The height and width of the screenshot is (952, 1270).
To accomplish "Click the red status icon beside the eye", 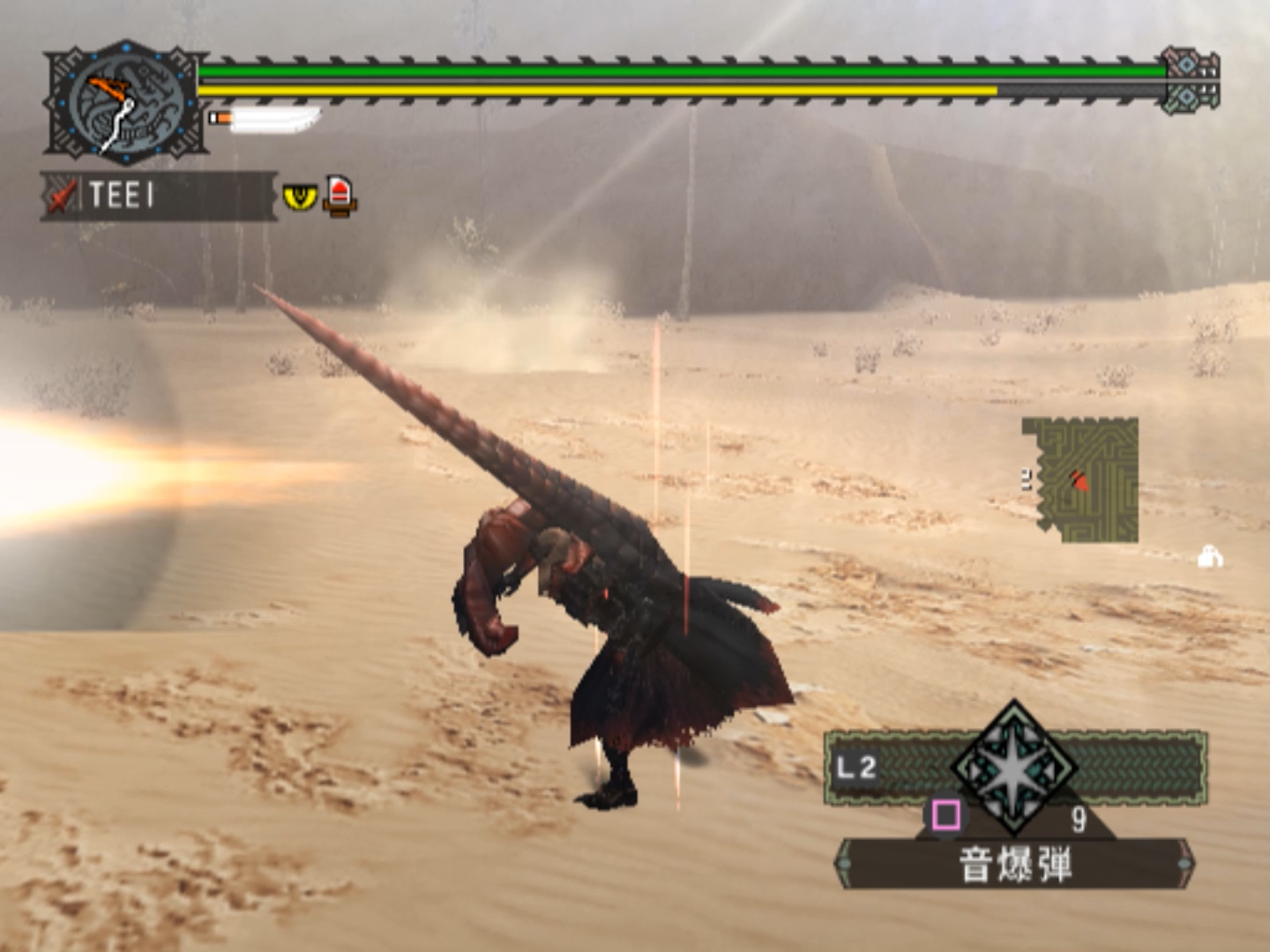I will coord(340,195).
